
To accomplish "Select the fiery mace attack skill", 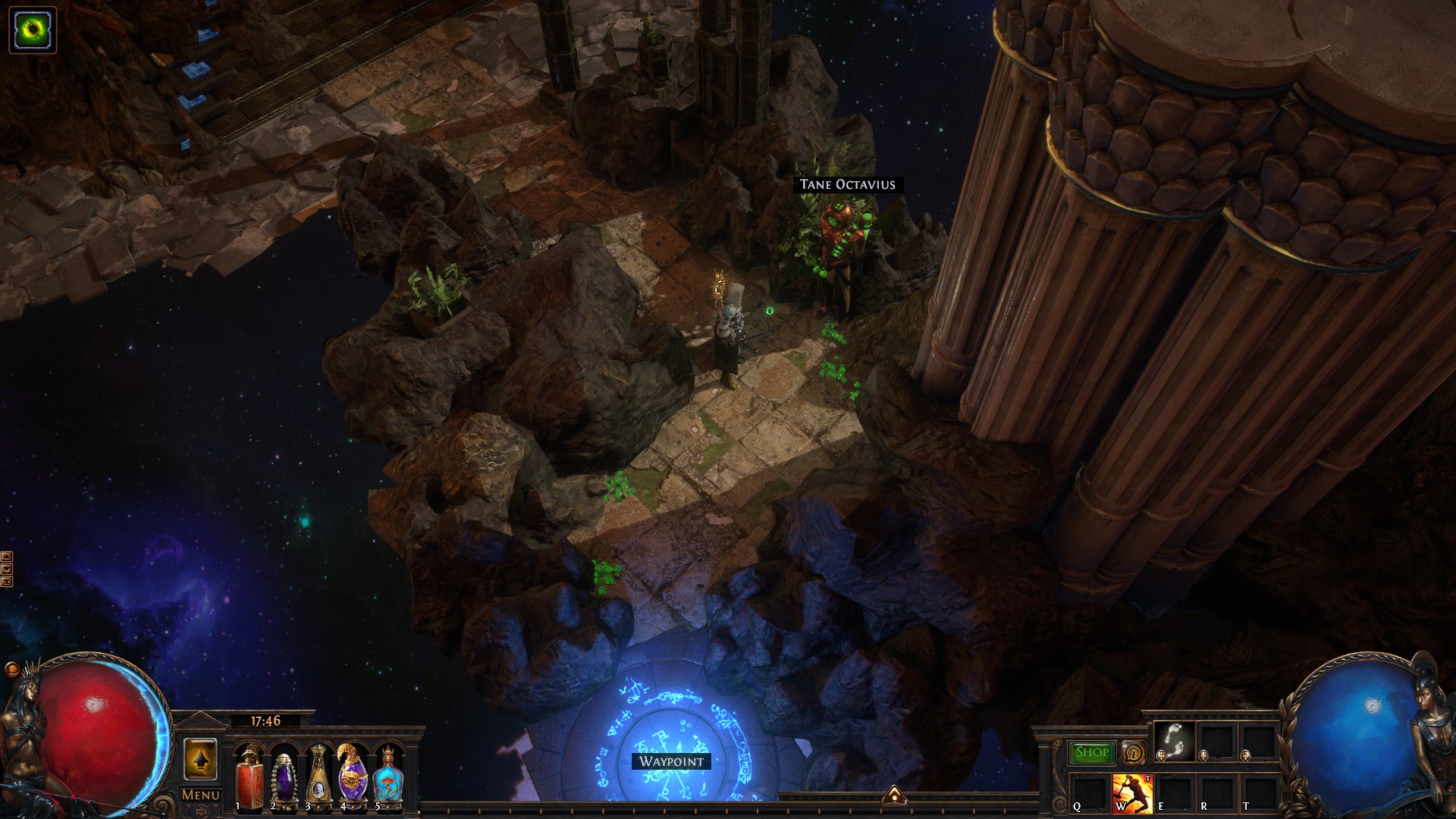I will point(1132,792).
